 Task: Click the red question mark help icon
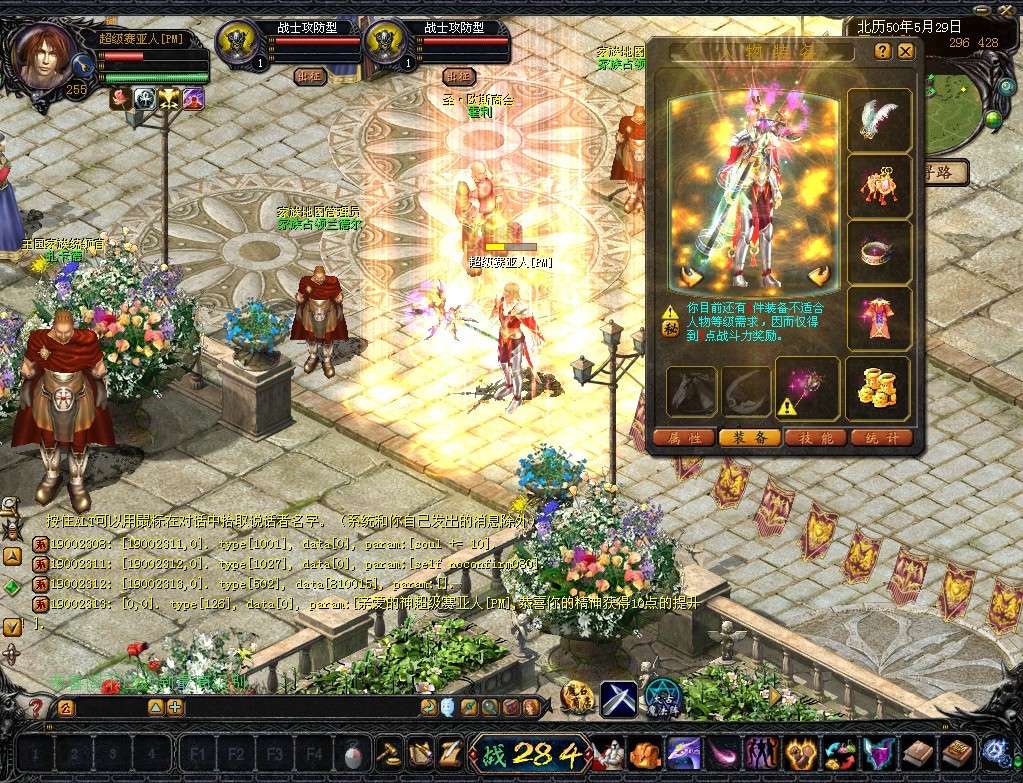point(37,708)
